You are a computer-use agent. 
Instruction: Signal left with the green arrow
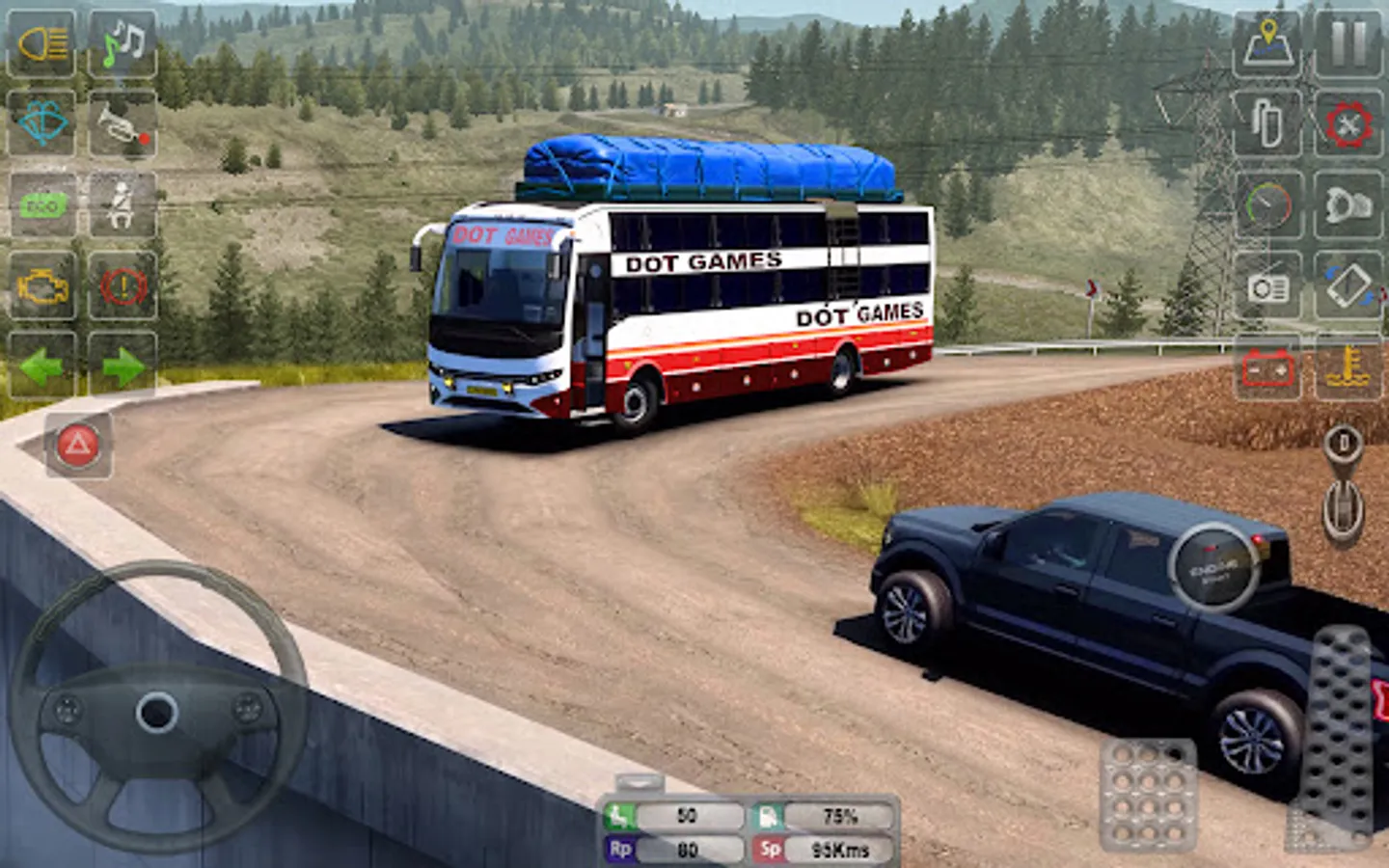pos(41,366)
